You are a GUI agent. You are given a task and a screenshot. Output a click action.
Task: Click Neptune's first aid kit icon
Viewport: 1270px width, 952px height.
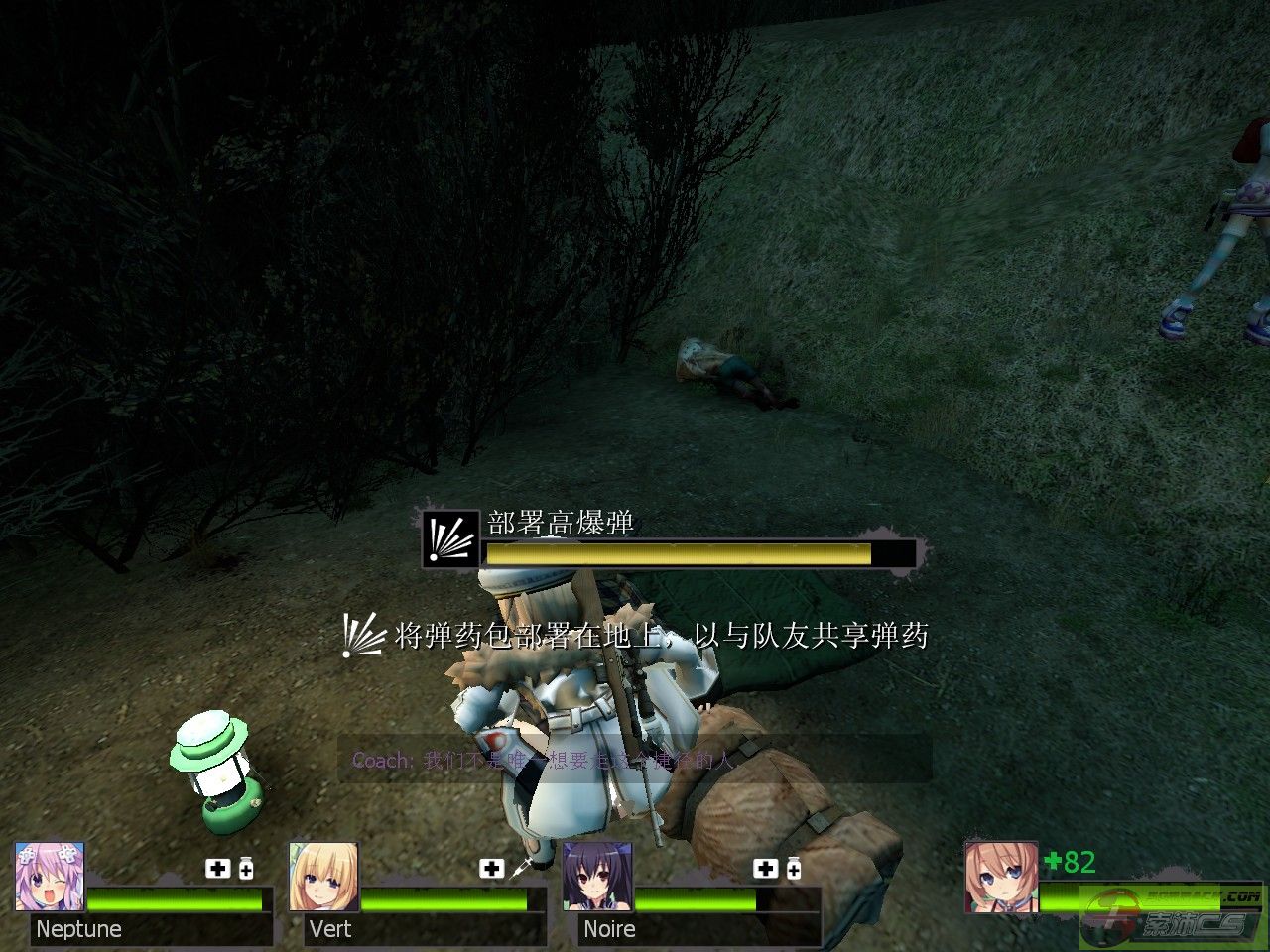tap(217, 869)
